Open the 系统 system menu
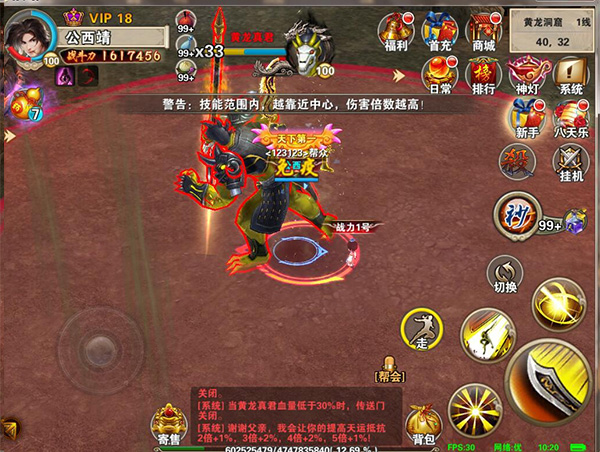Viewport: 600px width, 452px height. pyautogui.click(x=570, y=73)
